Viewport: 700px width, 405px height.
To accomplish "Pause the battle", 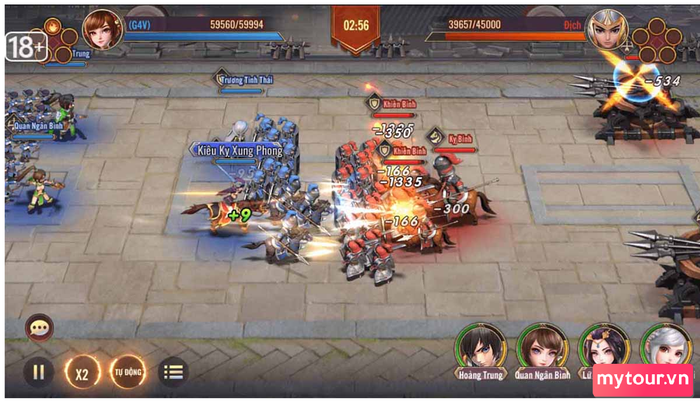I will [38, 372].
